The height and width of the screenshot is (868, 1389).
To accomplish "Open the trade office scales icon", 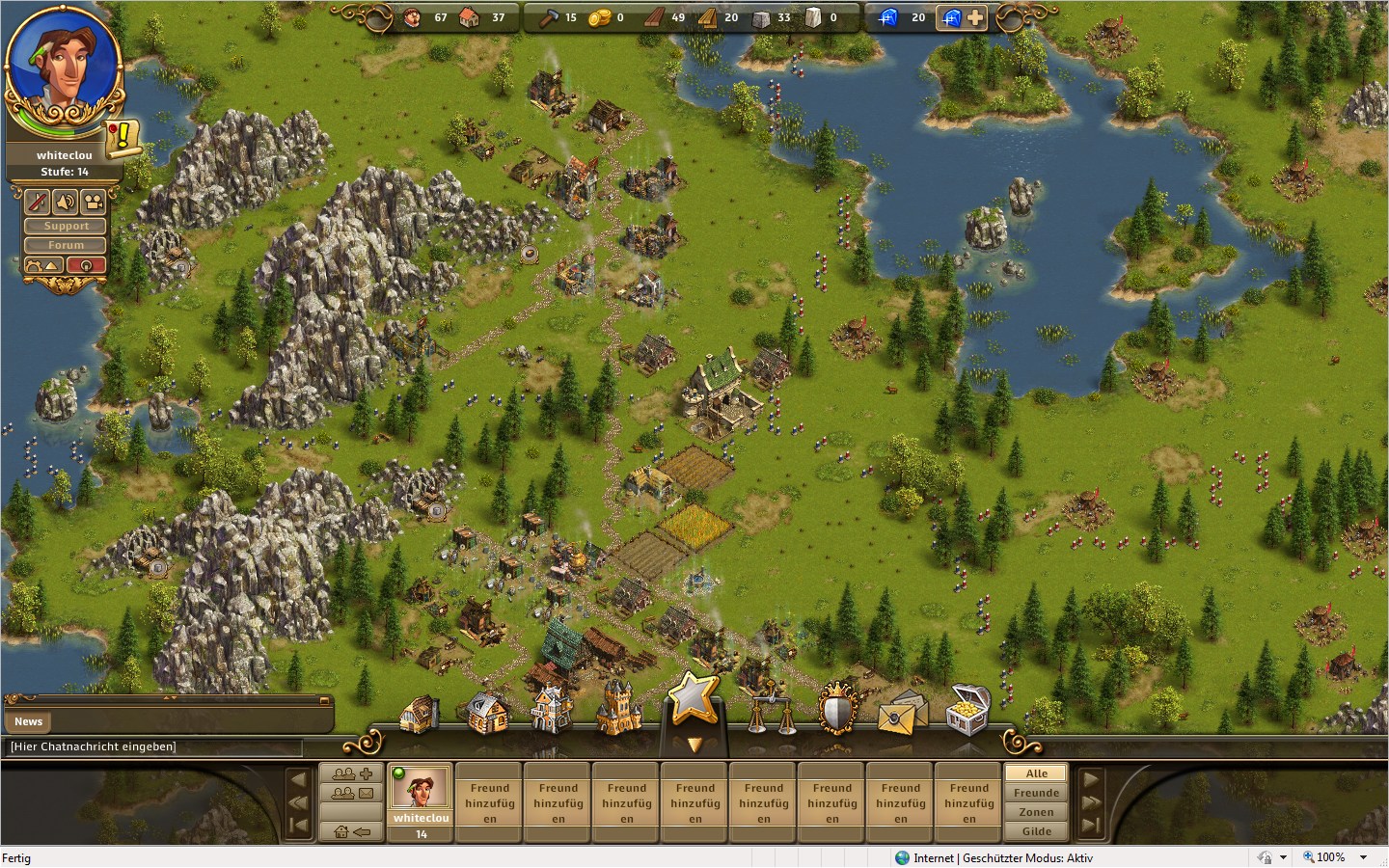I will 772,714.
